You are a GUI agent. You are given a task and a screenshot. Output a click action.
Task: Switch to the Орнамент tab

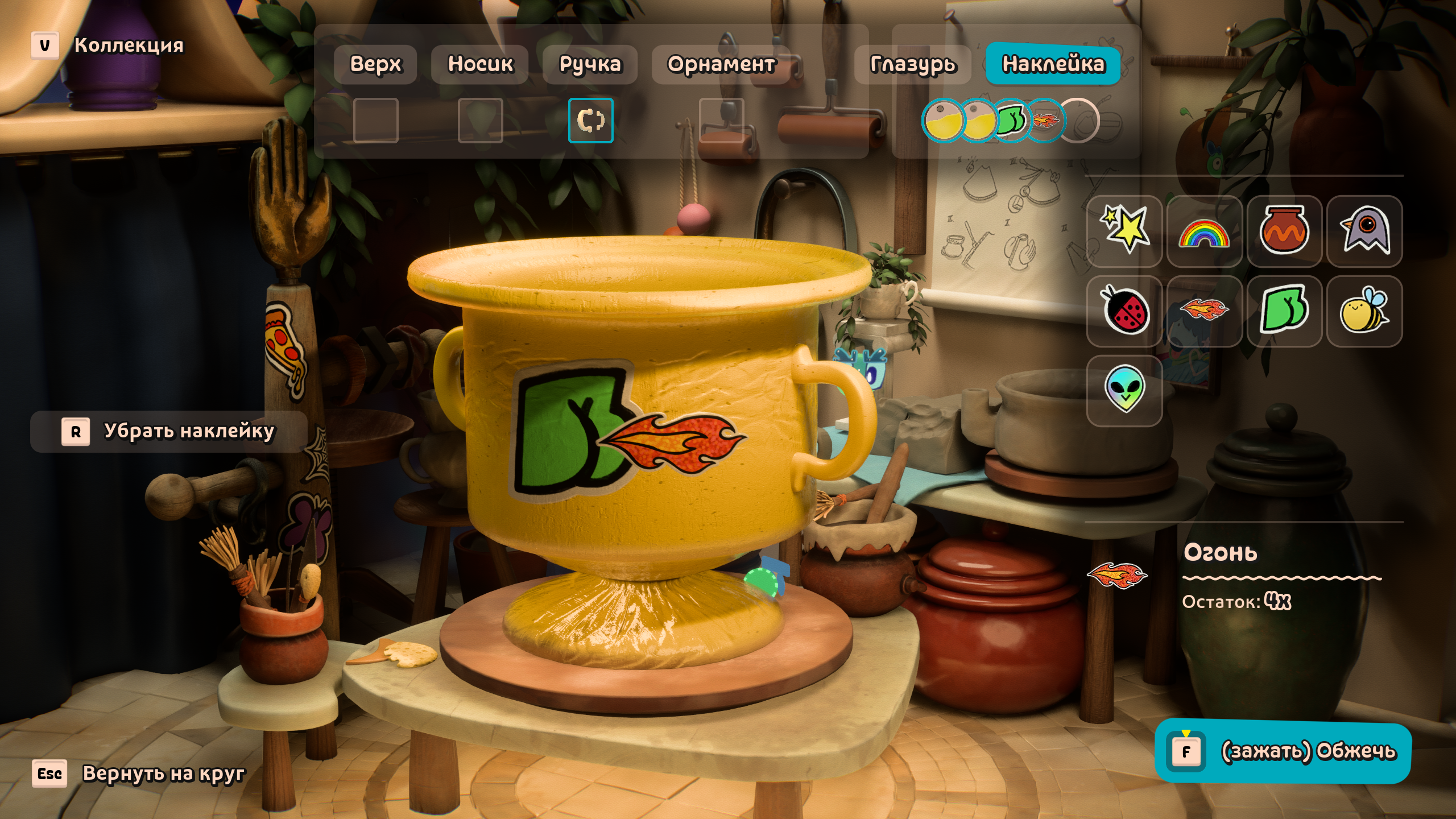[x=721, y=64]
